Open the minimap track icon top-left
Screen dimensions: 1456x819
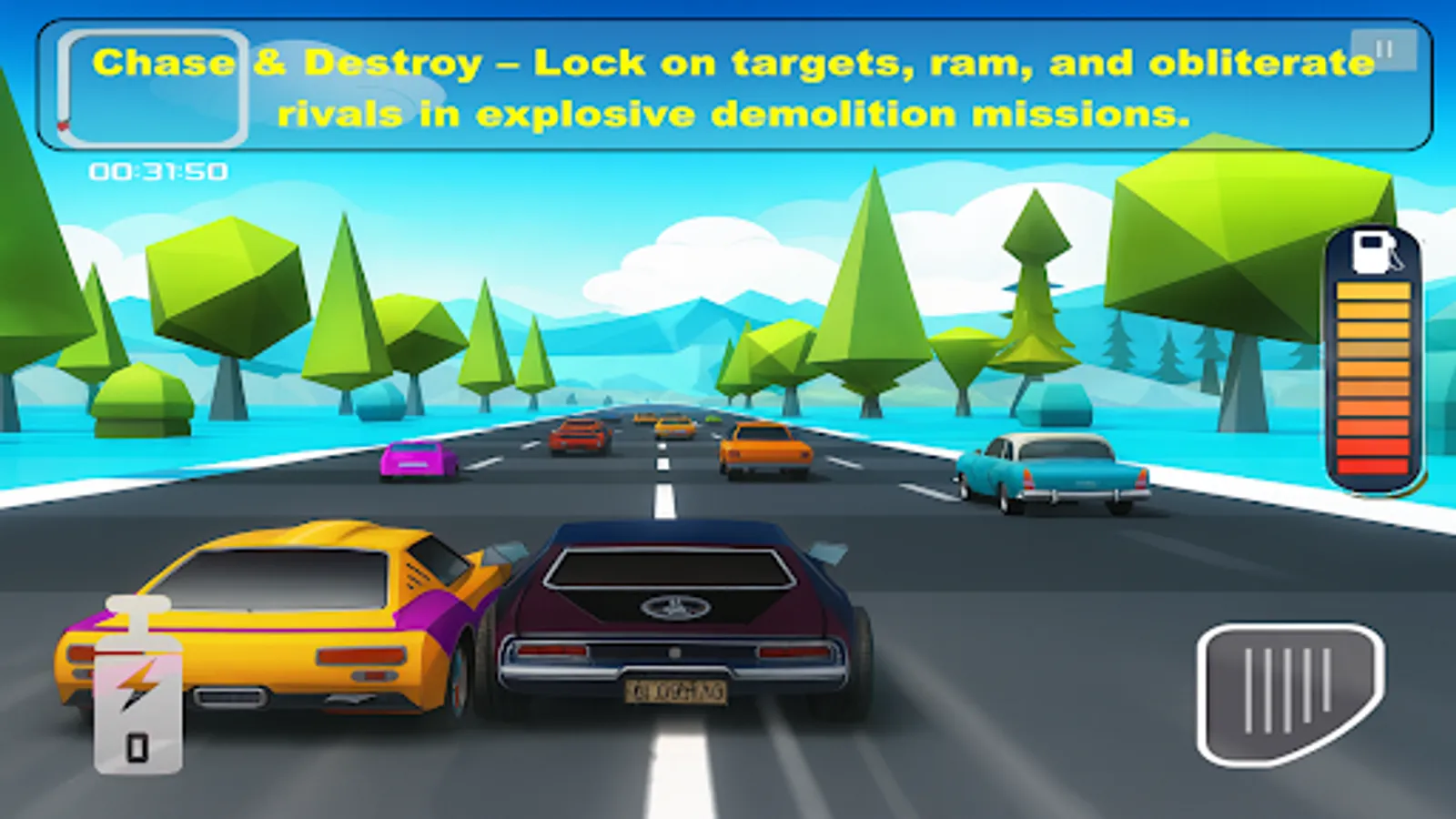153,86
